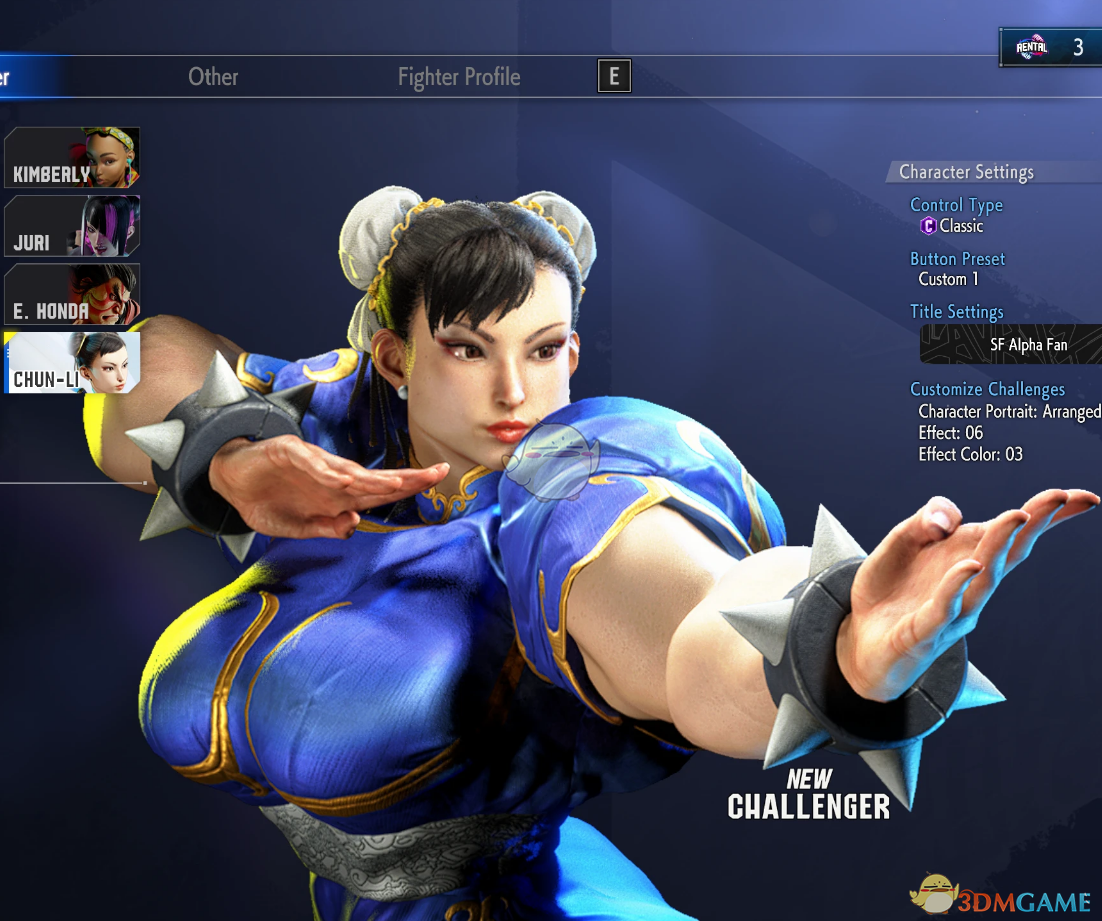Select the Chun-Li character tile
Image resolution: width=1102 pixels, height=921 pixels.
pos(72,362)
